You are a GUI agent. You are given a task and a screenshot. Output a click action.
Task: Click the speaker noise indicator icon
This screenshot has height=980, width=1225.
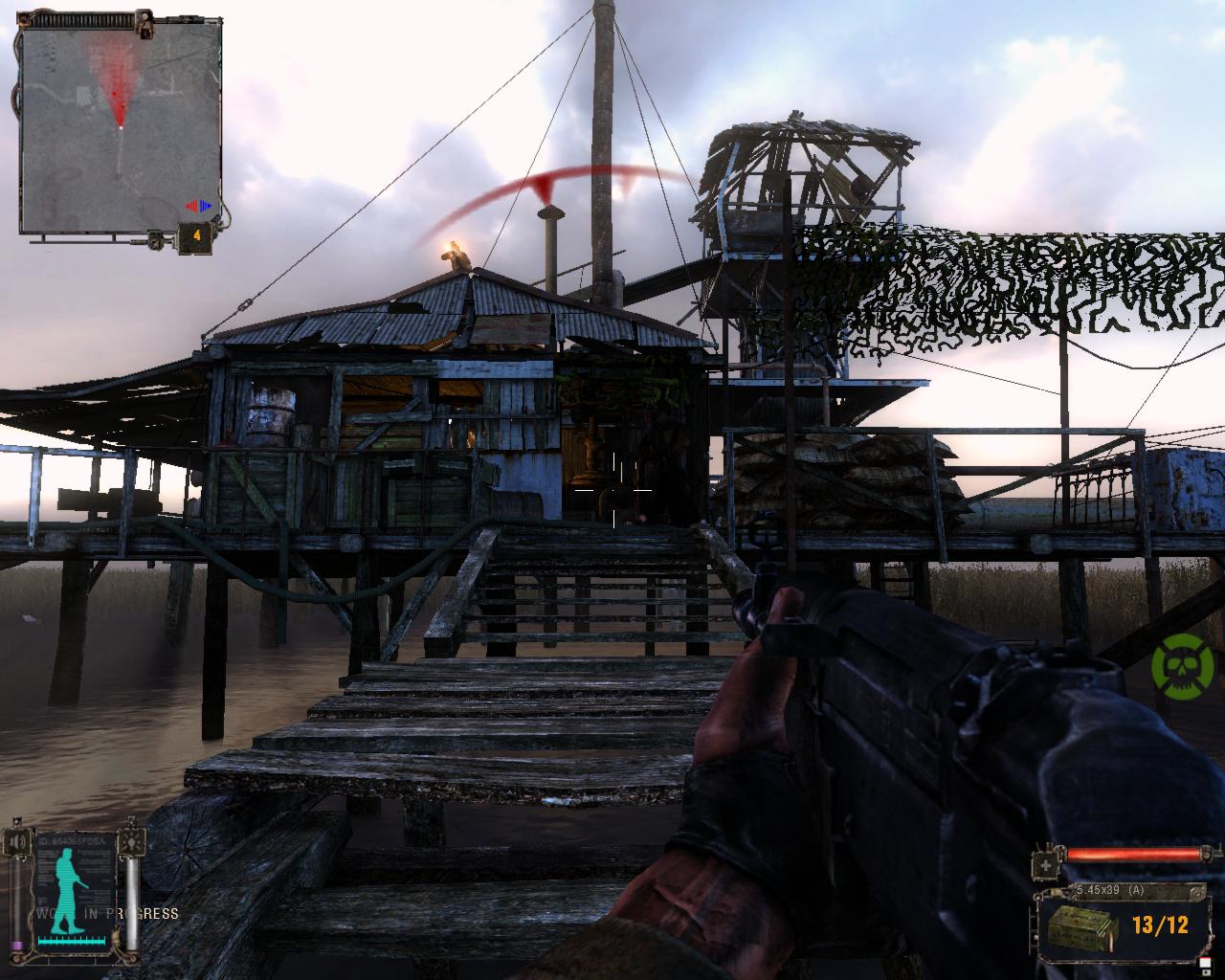coord(18,843)
